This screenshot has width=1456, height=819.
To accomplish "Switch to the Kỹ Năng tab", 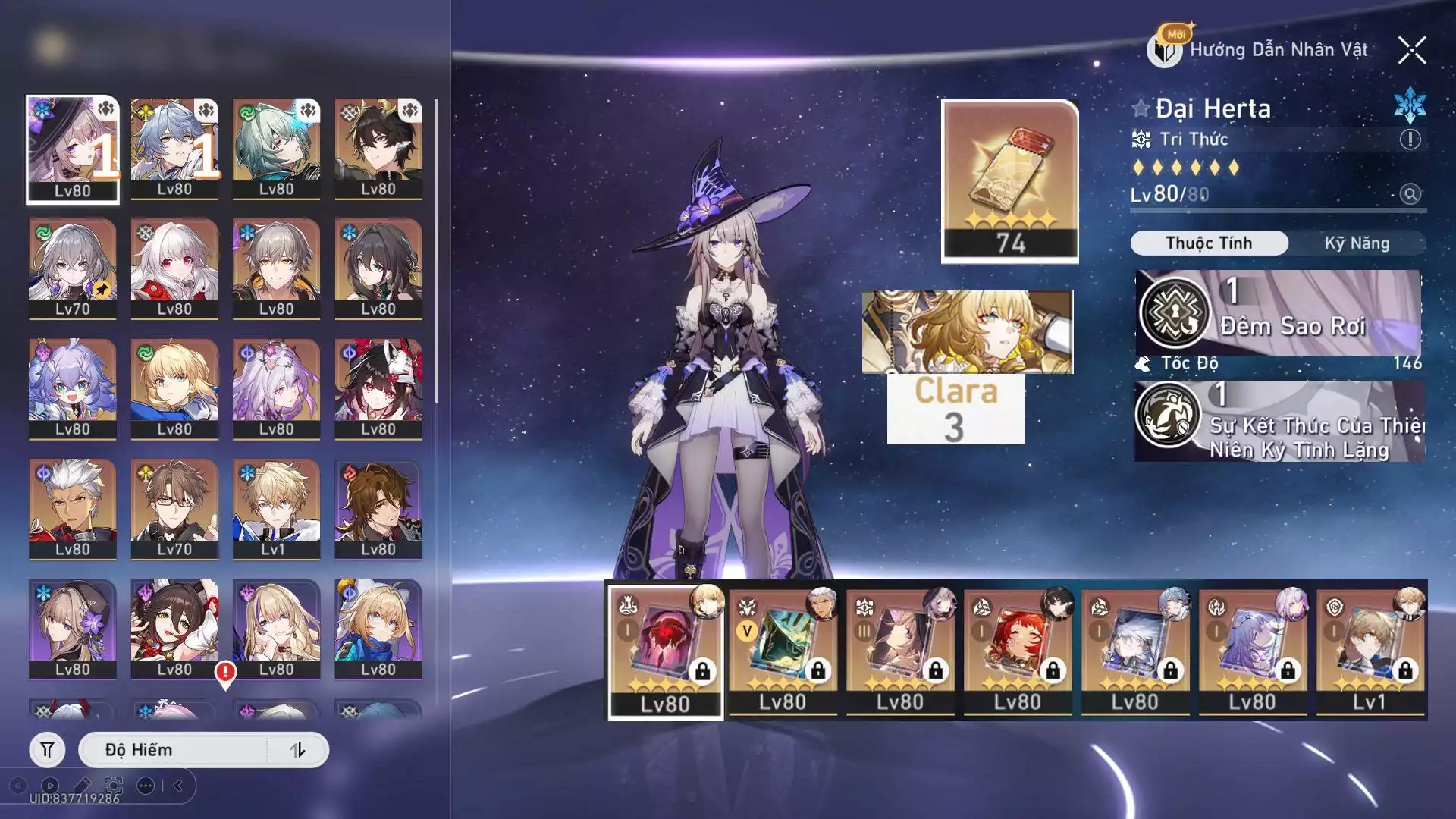I will point(1357,243).
